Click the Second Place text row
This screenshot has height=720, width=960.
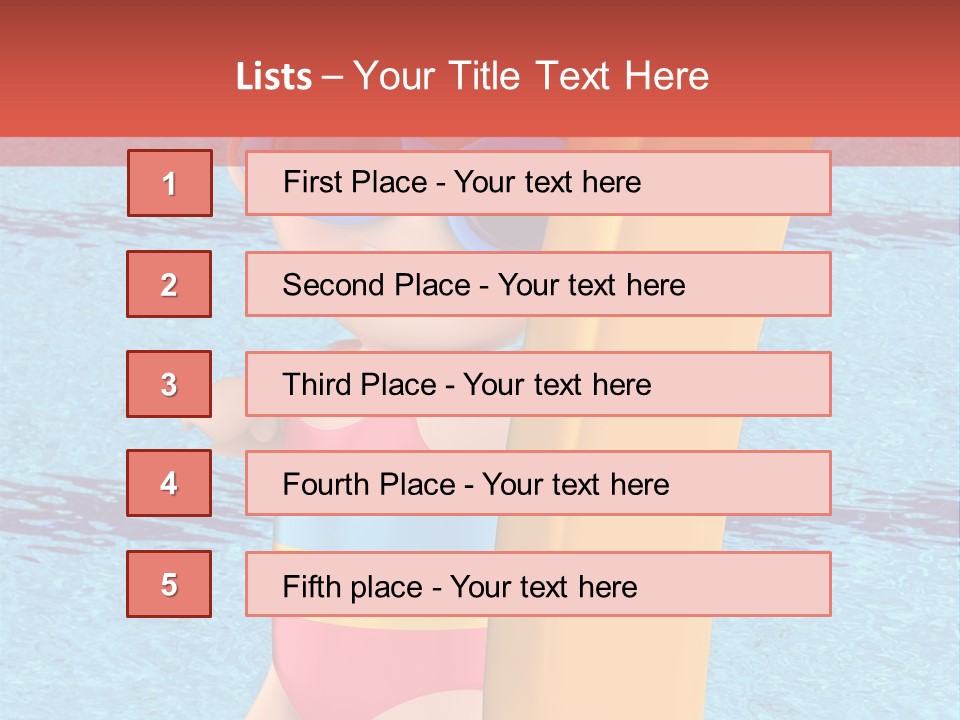[538, 284]
